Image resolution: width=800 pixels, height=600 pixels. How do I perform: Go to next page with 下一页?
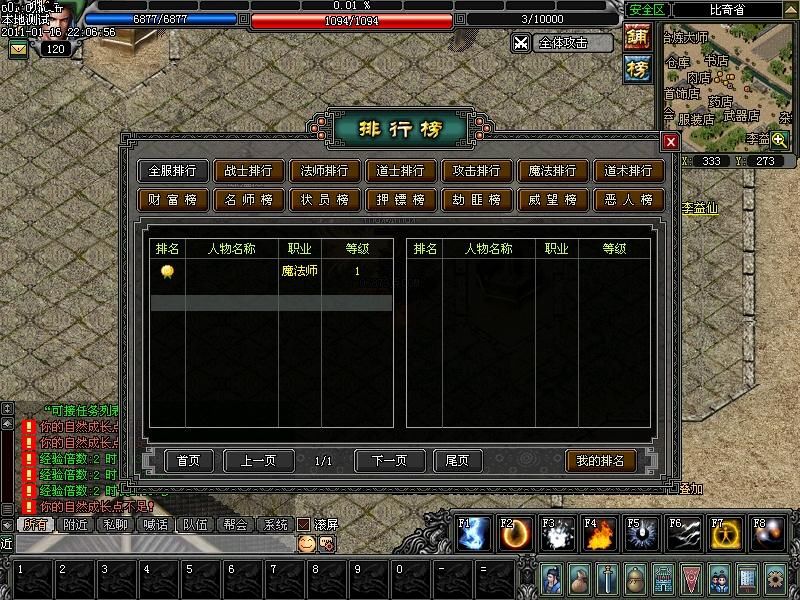pos(389,461)
